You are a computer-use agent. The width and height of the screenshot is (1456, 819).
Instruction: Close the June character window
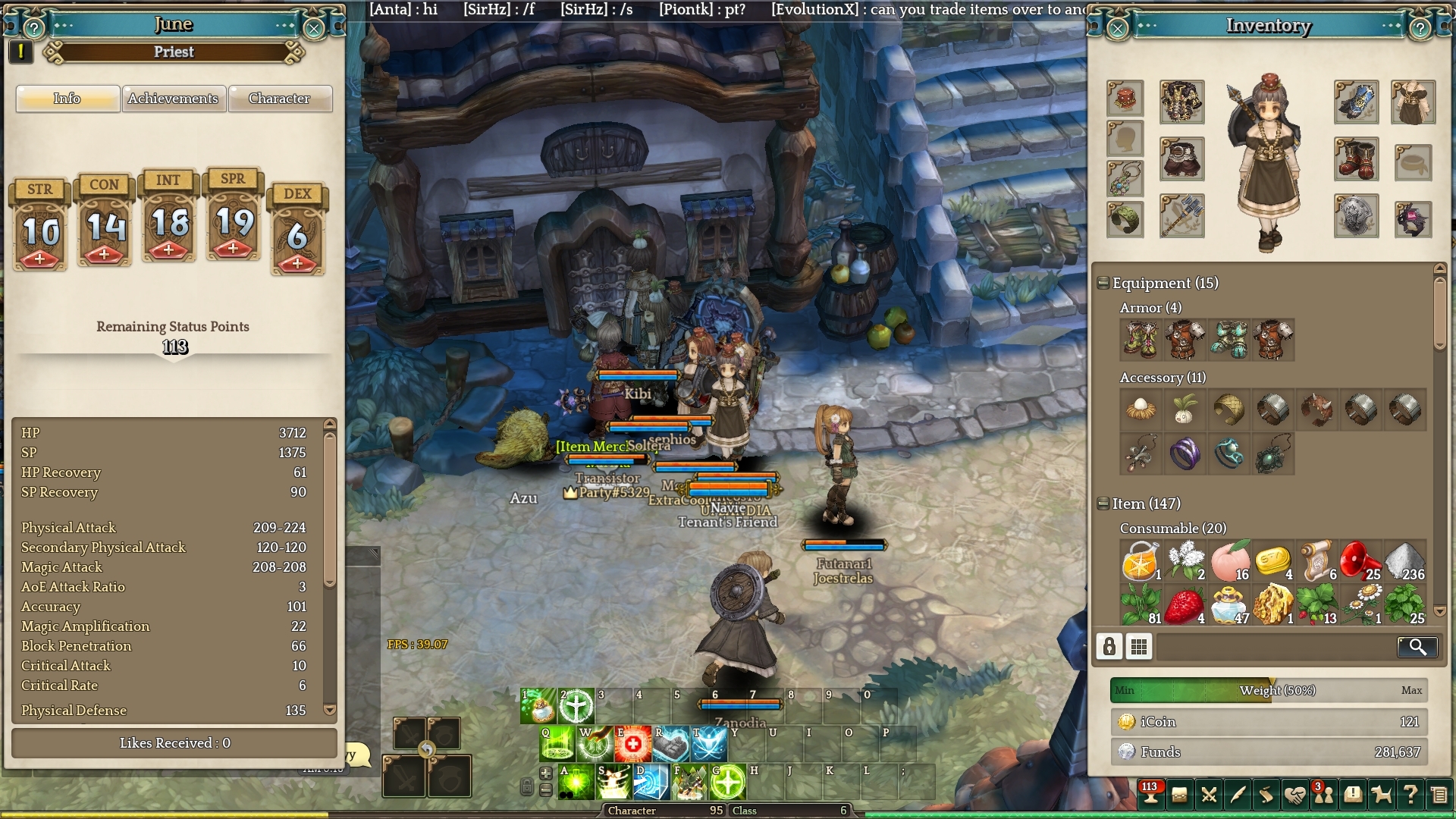[314, 29]
